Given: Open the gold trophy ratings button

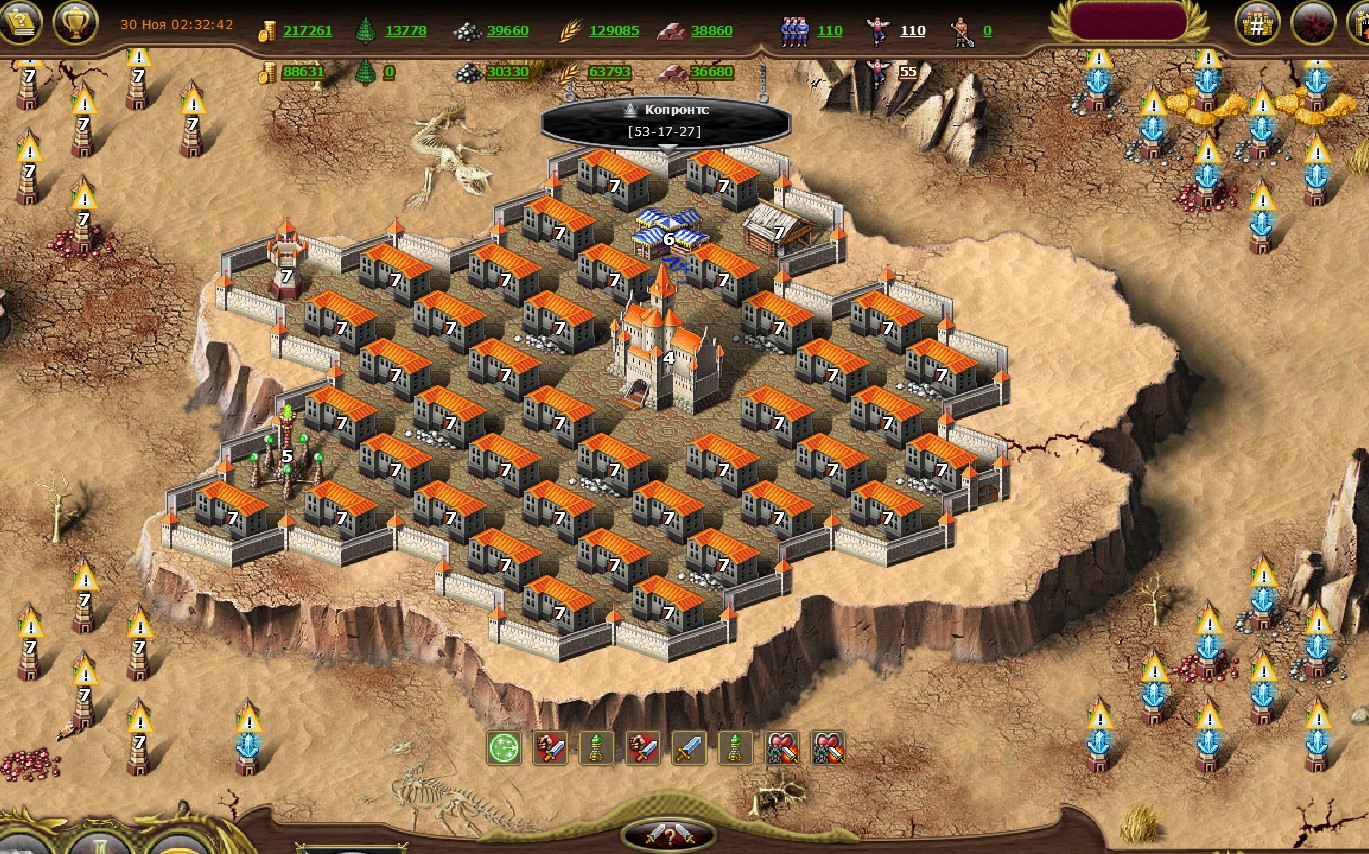Looking at the screenshot, I should click(x=74, y=21).
